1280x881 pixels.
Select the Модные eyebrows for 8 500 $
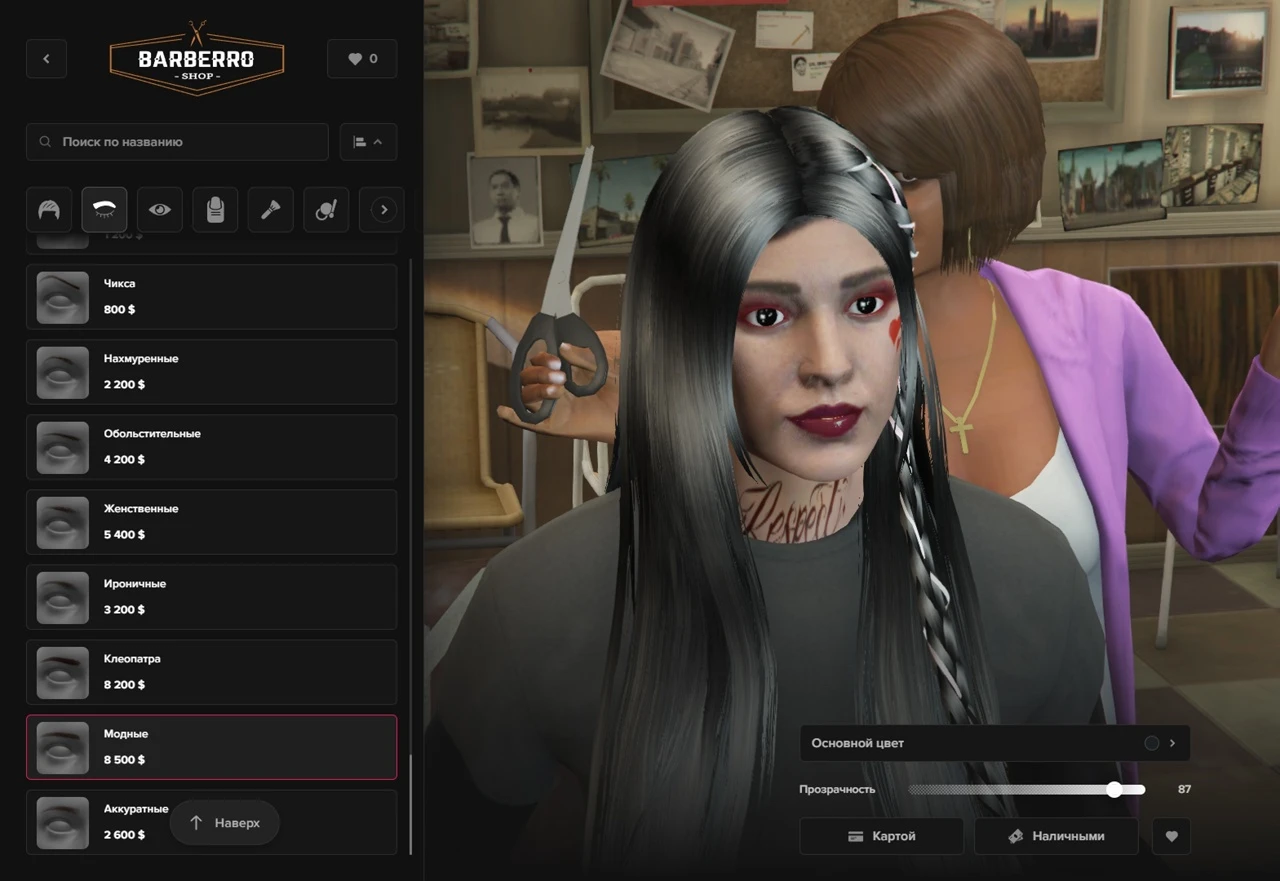point(211,747)
